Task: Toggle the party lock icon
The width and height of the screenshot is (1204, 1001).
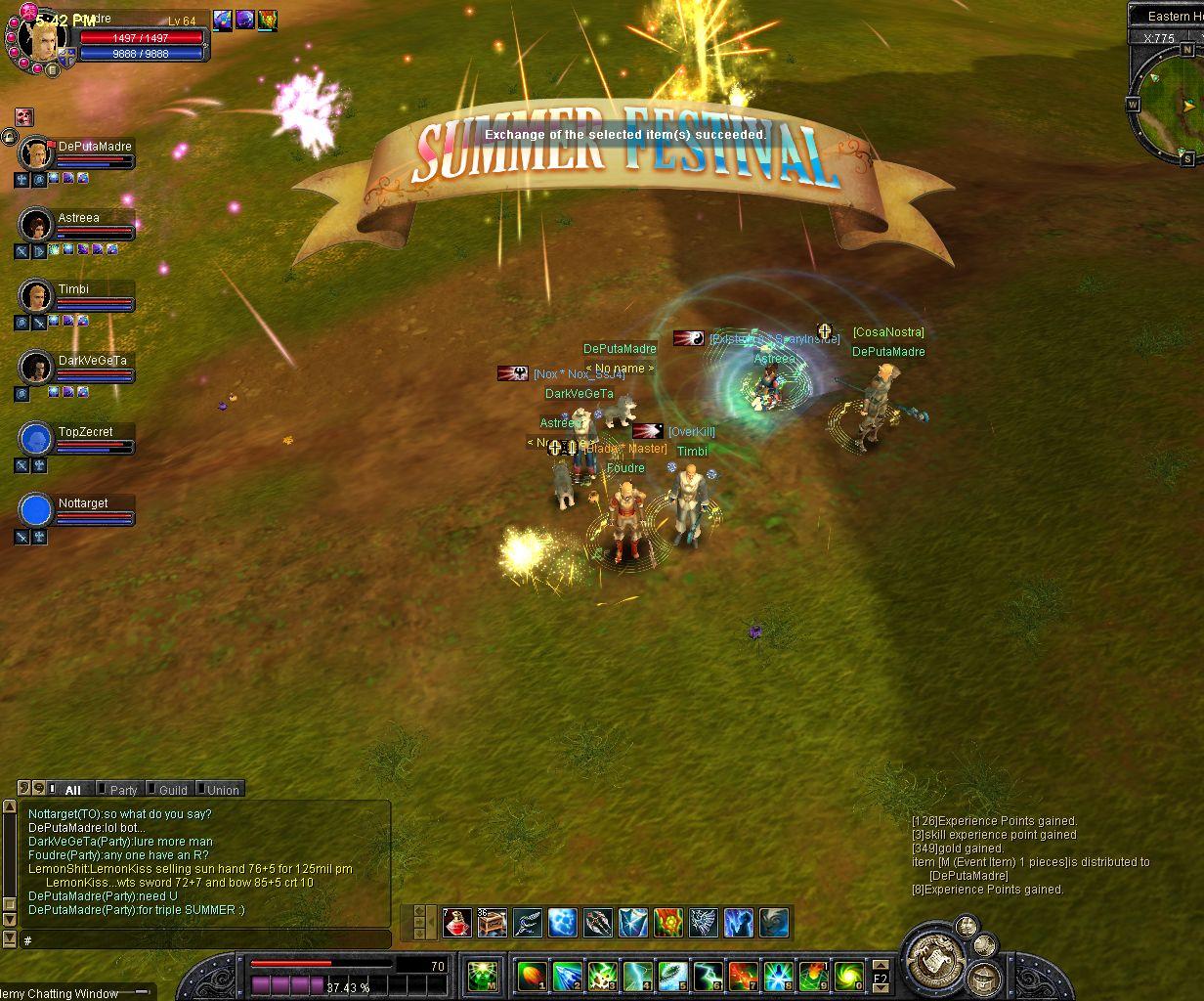Action: [9, 137]
